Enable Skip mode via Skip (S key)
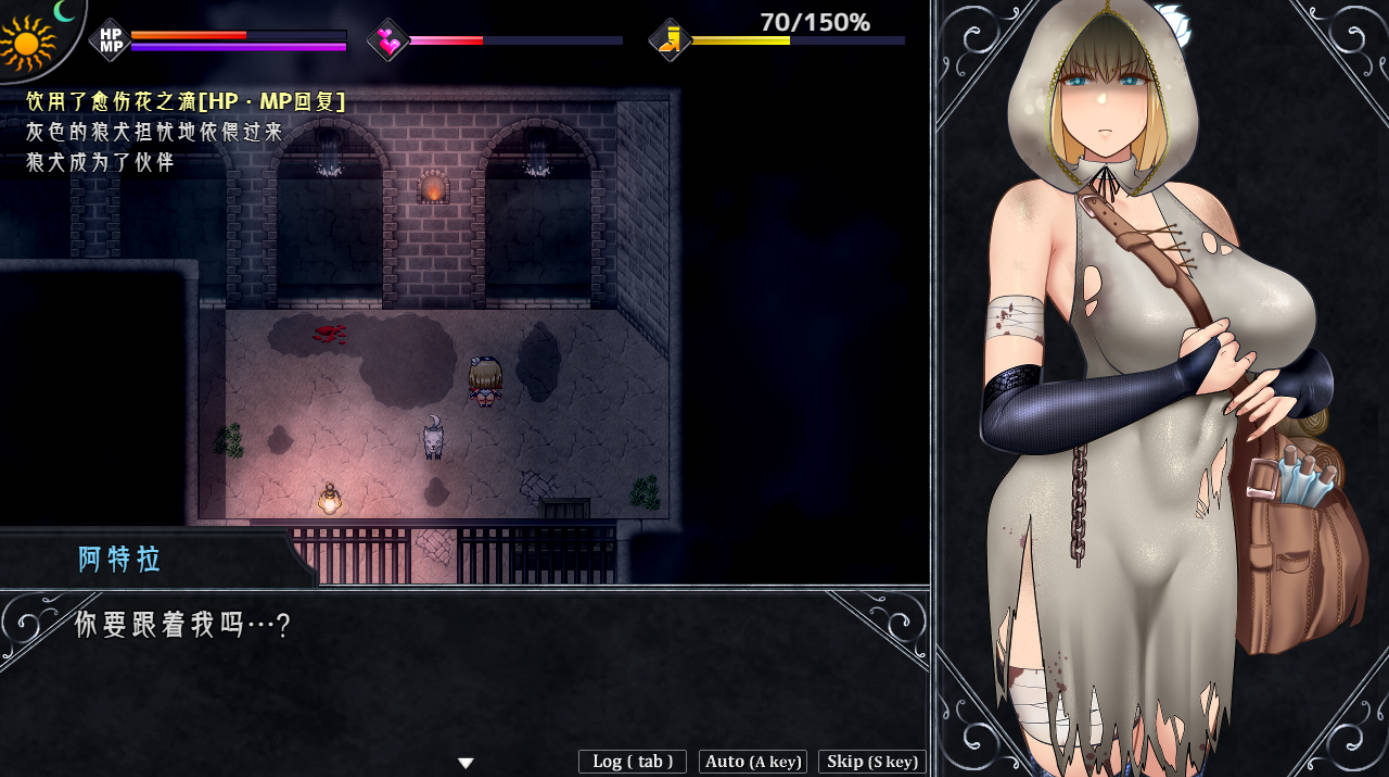 (873, 762)
